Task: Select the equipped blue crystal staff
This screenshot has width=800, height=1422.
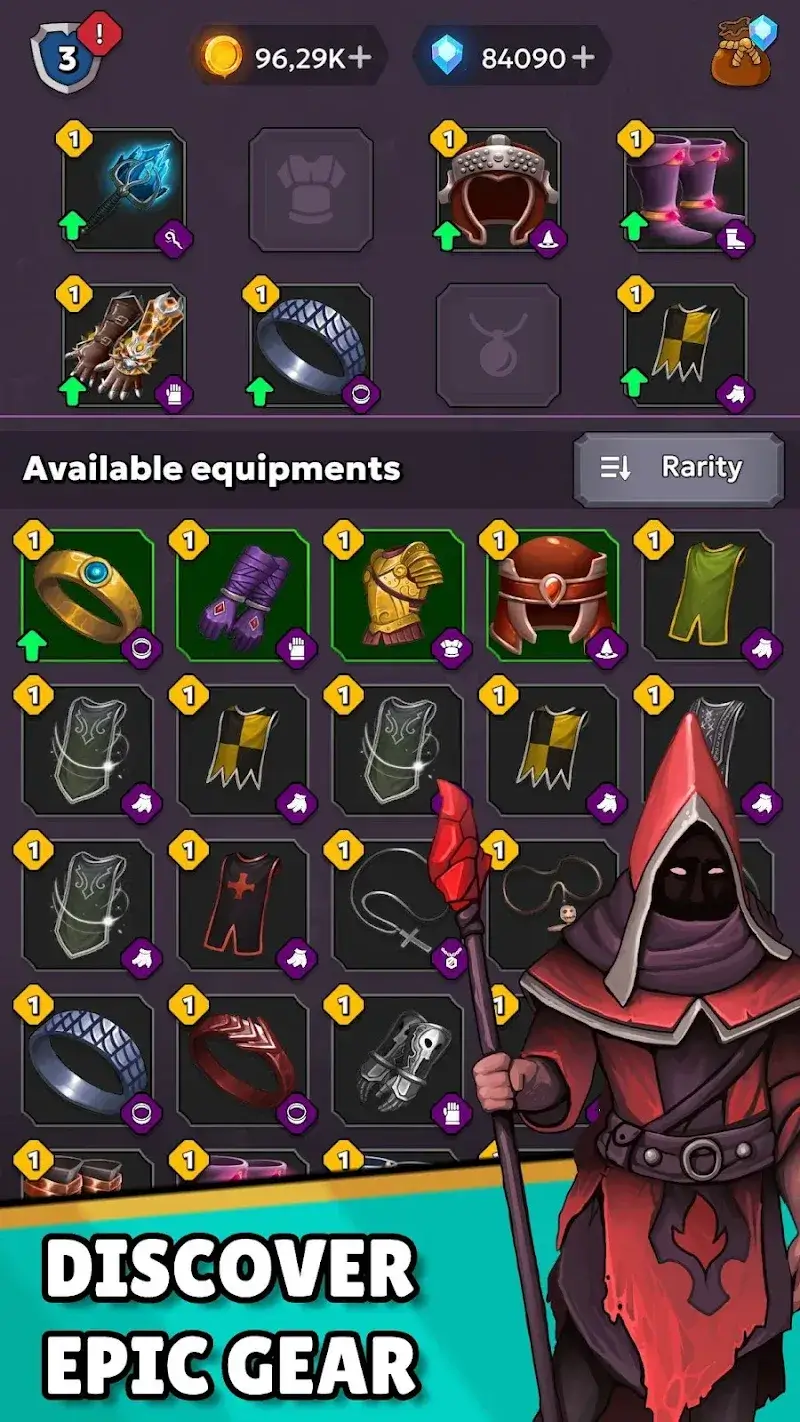Action: [124, 190]
